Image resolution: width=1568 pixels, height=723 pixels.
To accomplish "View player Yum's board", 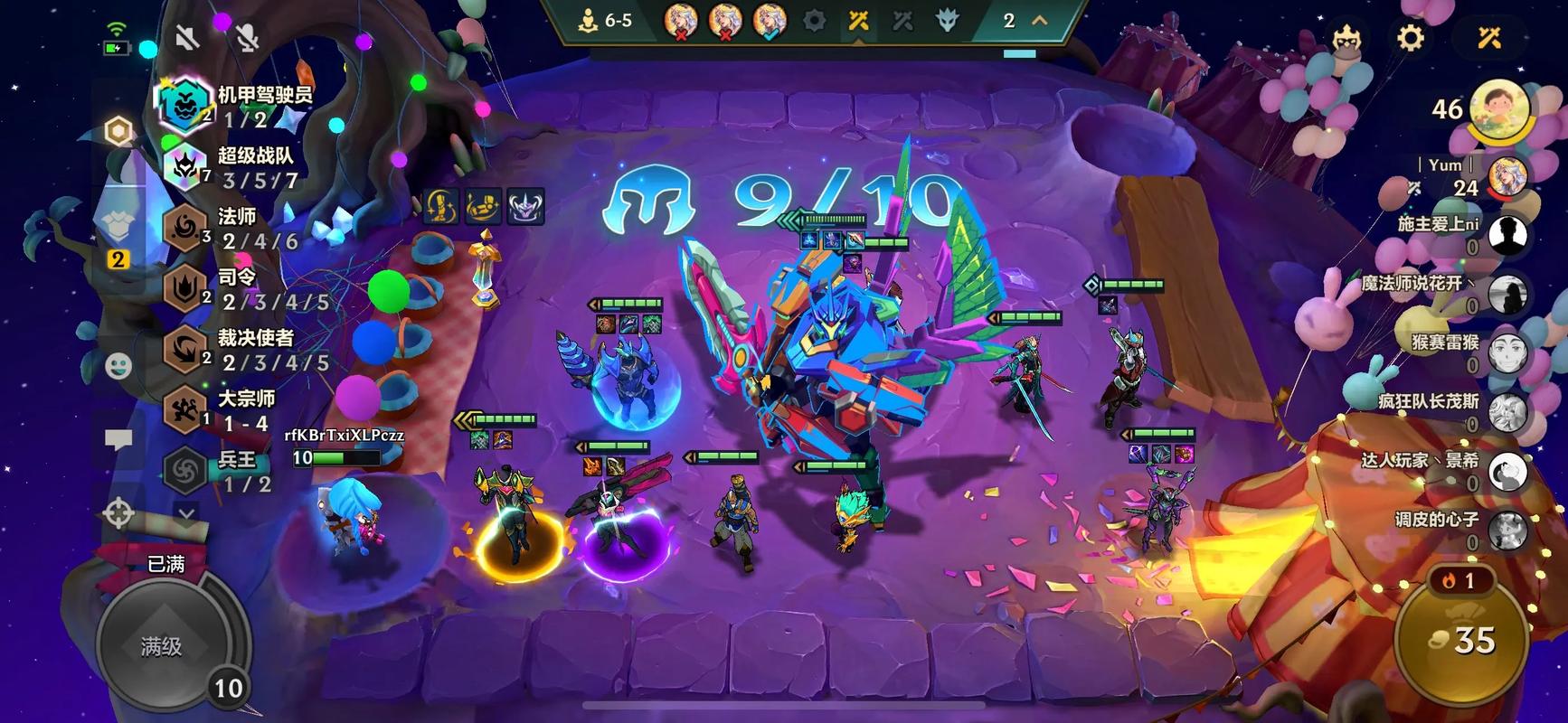I will [x=1507, y=175].
